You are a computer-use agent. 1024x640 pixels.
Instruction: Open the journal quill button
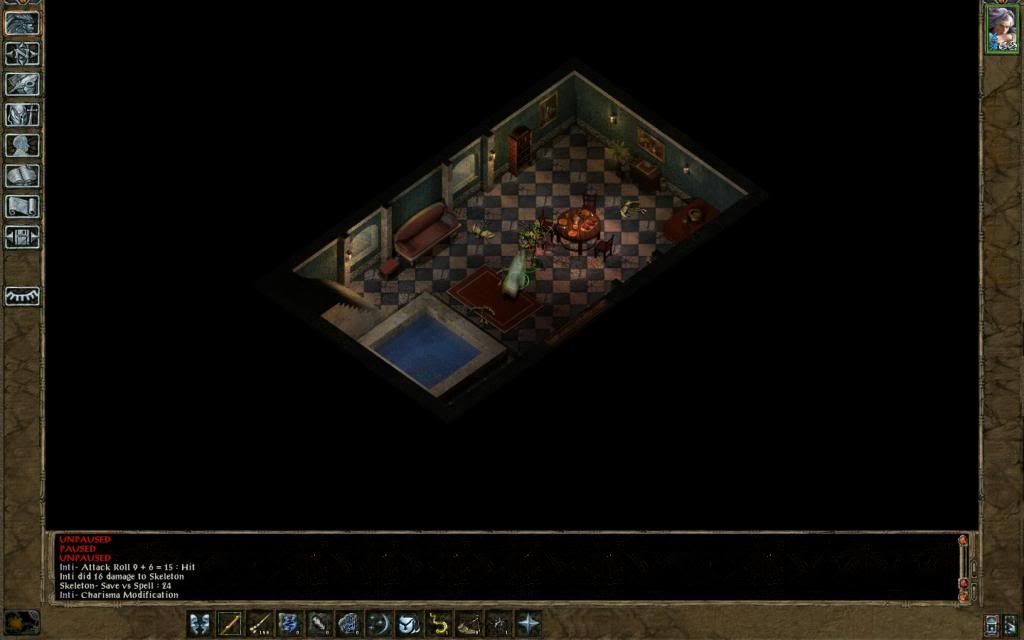[22, 84]
